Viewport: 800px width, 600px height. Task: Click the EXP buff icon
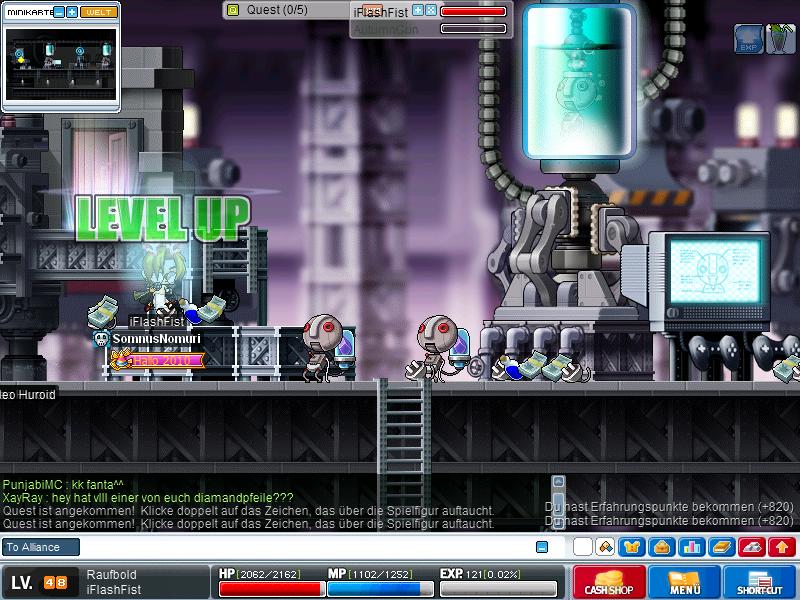click(x=749, y=39)
